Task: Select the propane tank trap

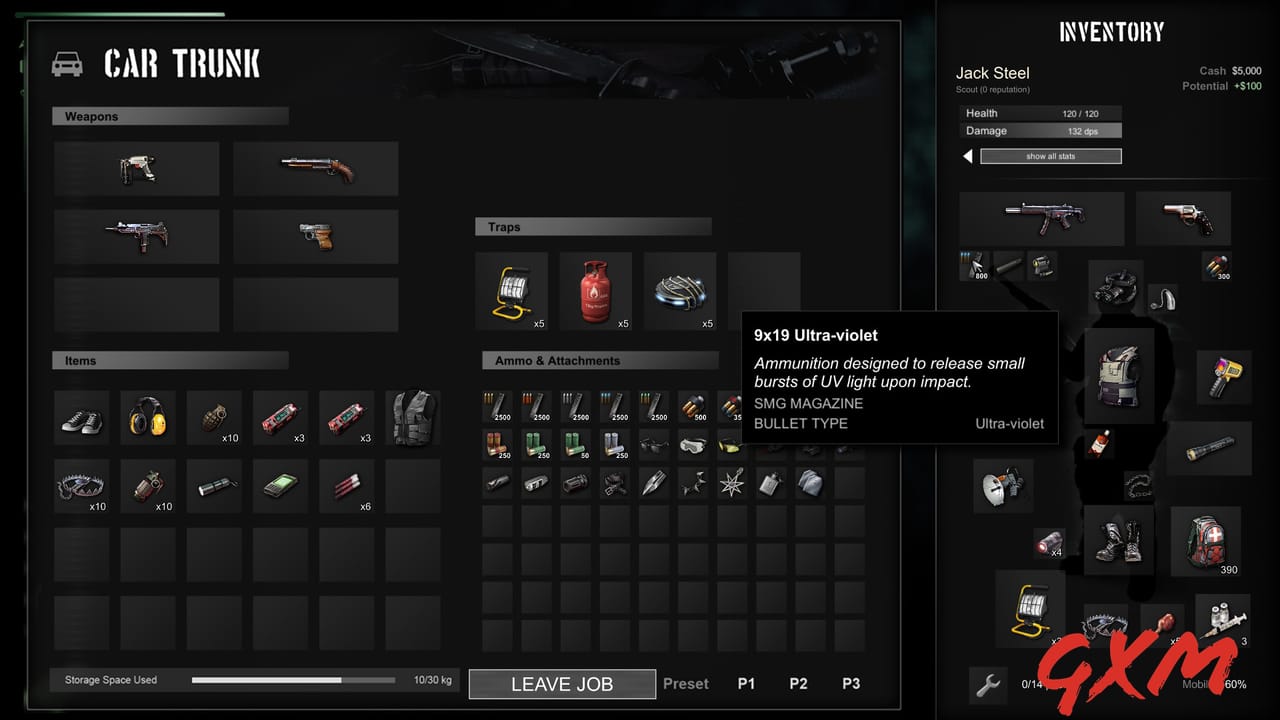Action: click(596, 289)
